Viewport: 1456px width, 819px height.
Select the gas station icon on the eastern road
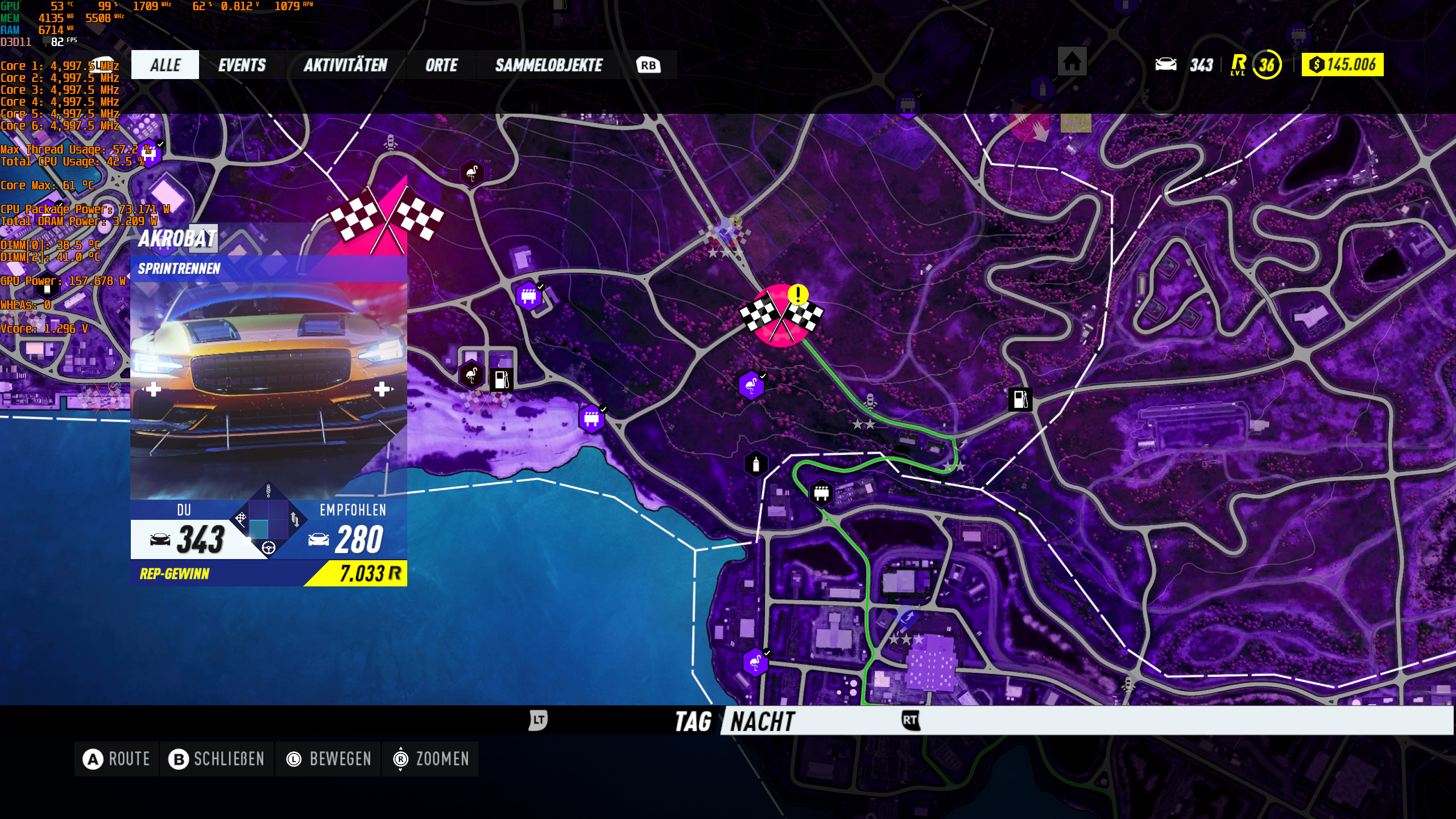click(x=1020, y=400)
